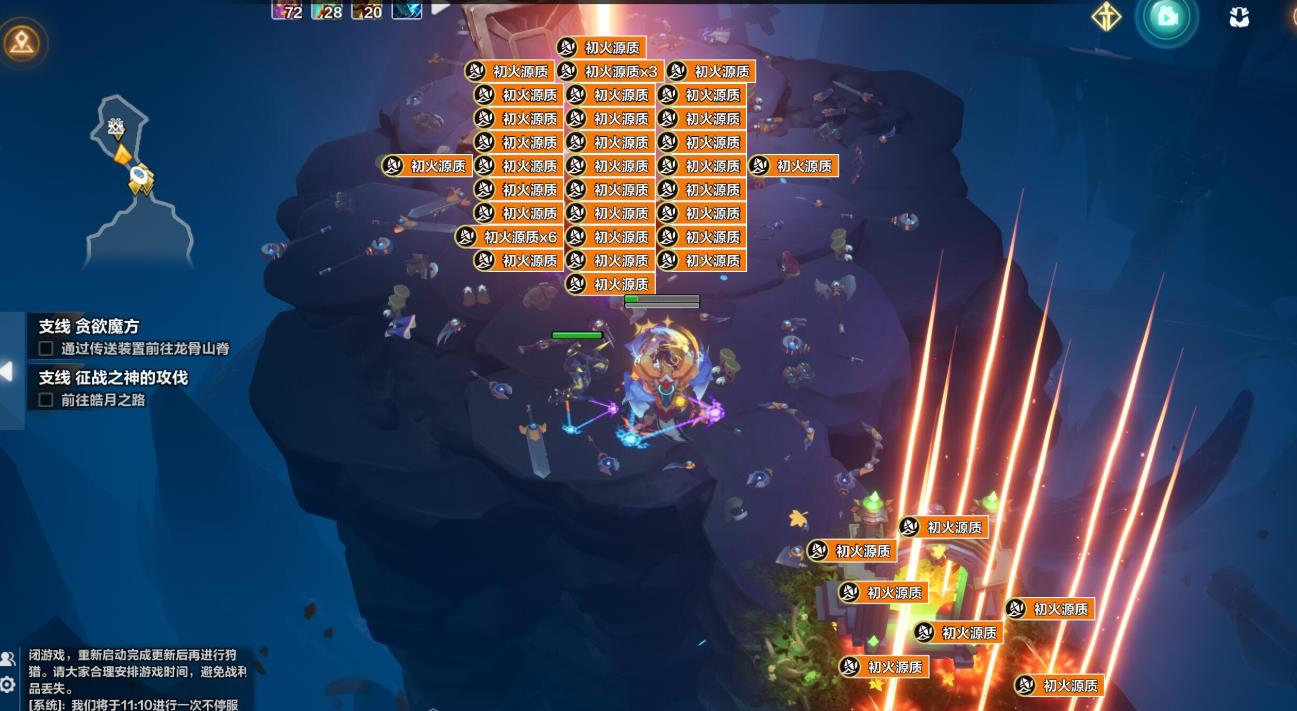1297x711 pixels.
Task: Select the 支线 征战之神的攻伐 quest entry
Action: click(113, 378)
